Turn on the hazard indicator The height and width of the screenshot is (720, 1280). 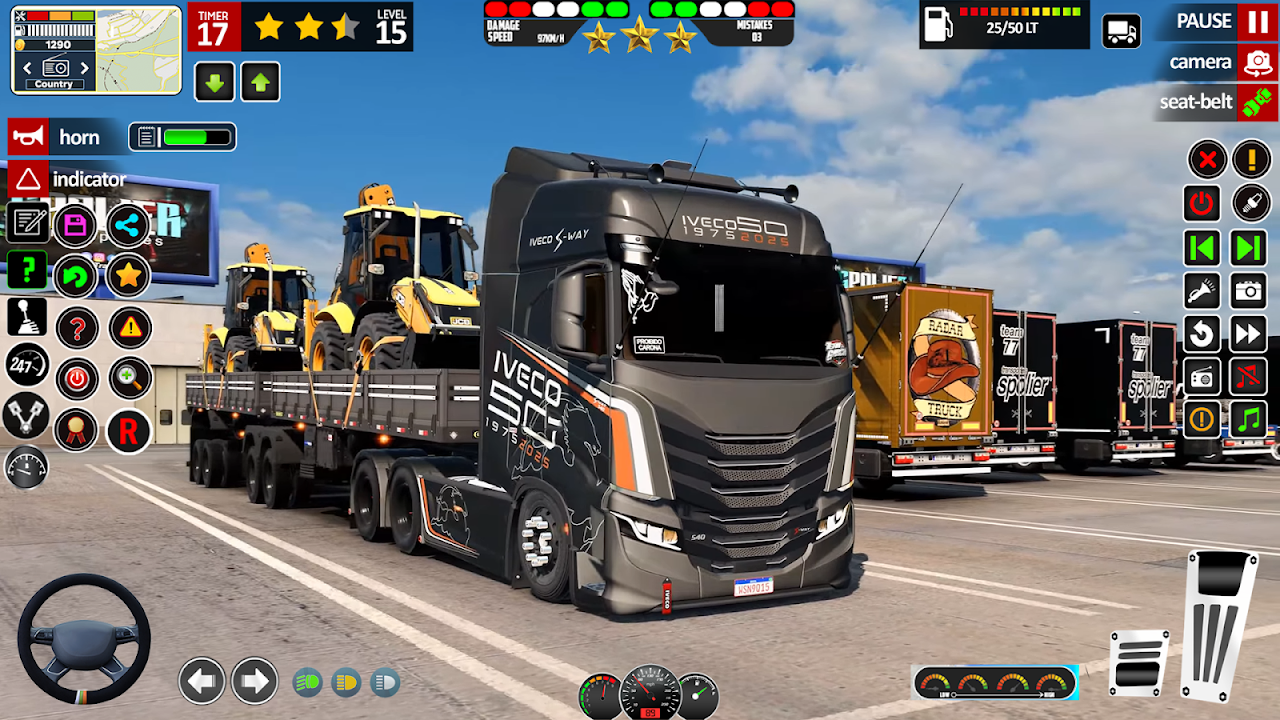click(28, 180)
